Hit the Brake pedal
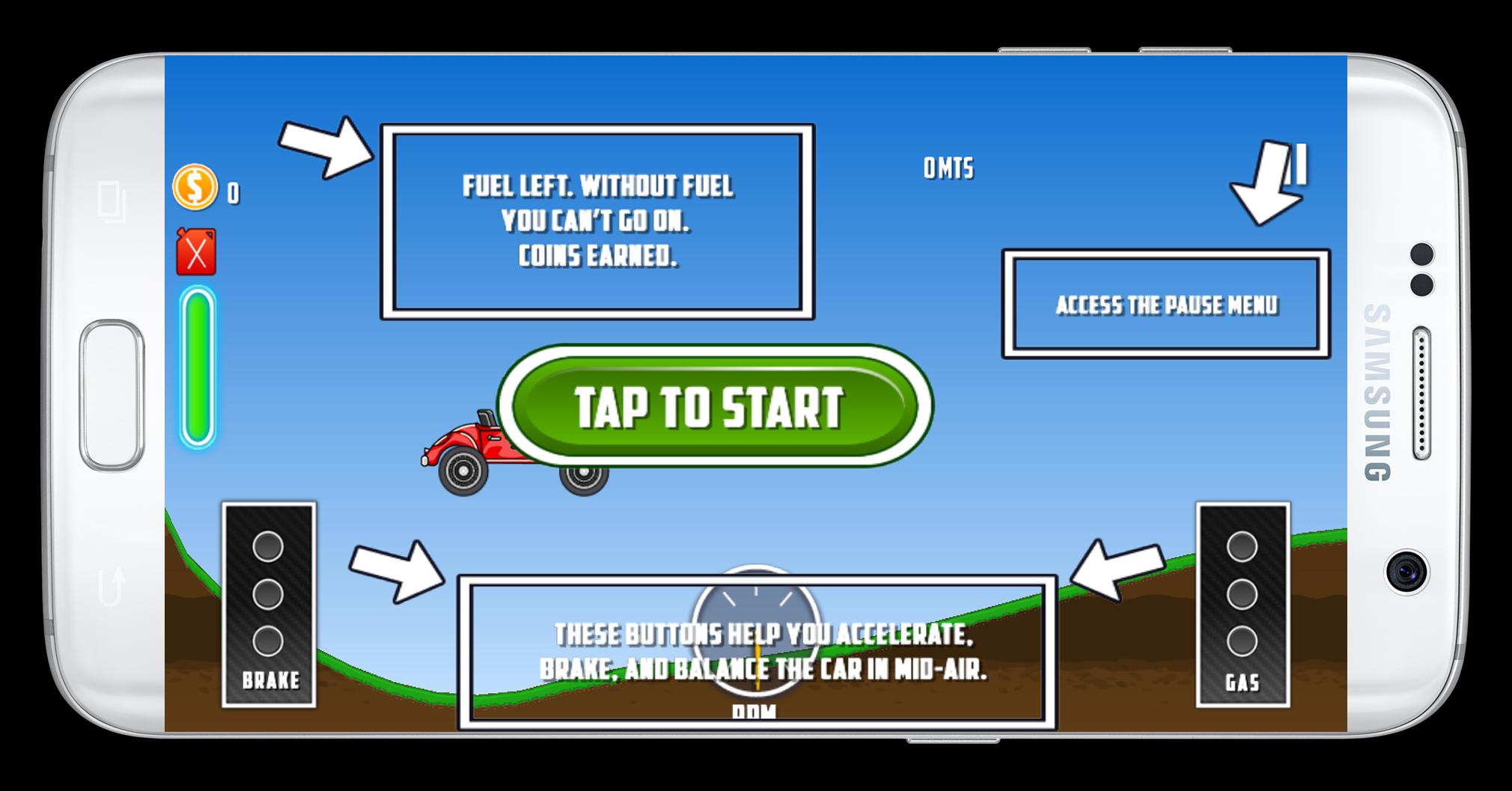Screen dimensions: 1512x791 [x=269, y=604]
